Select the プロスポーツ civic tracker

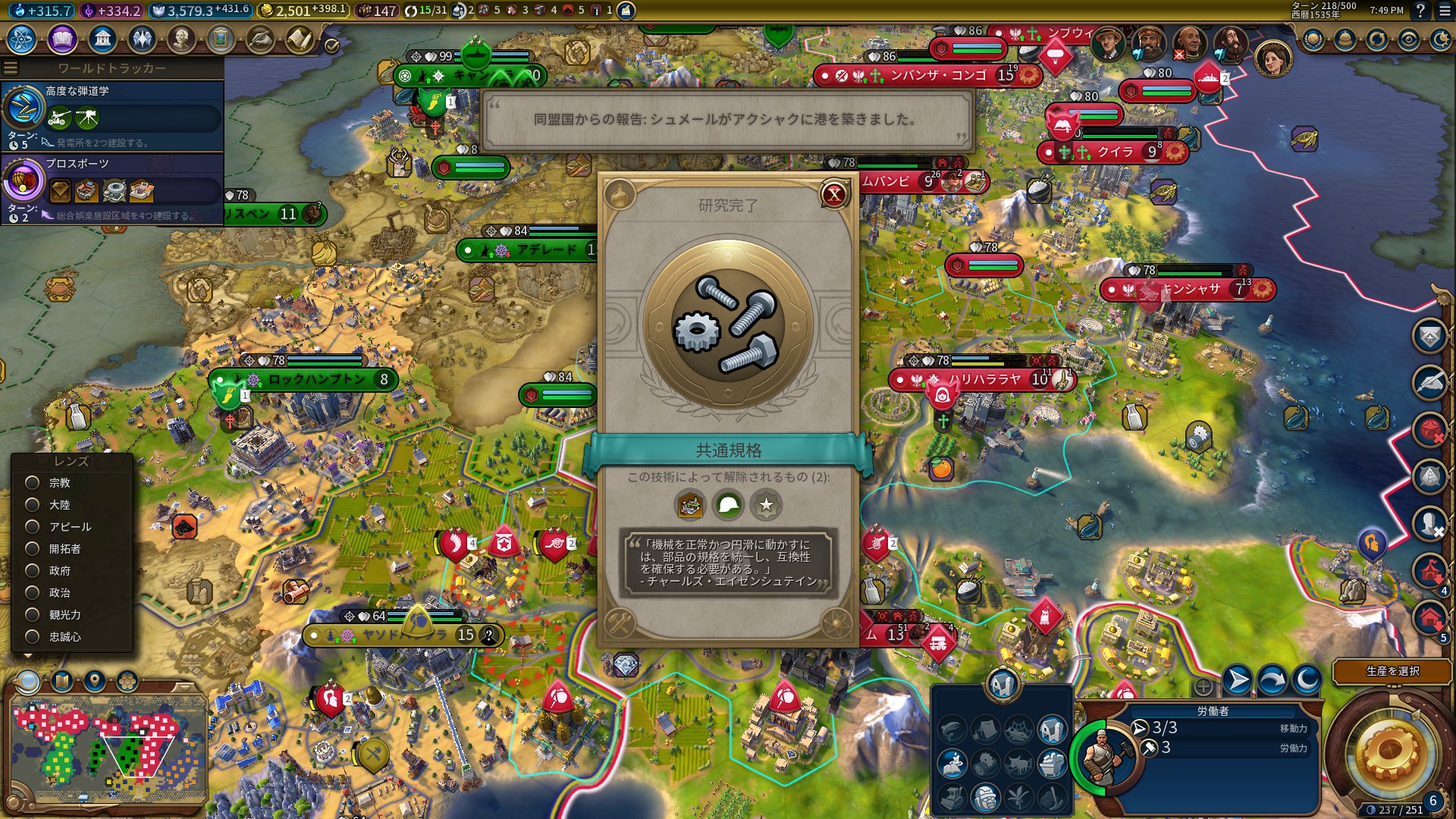tap(112, 187)
